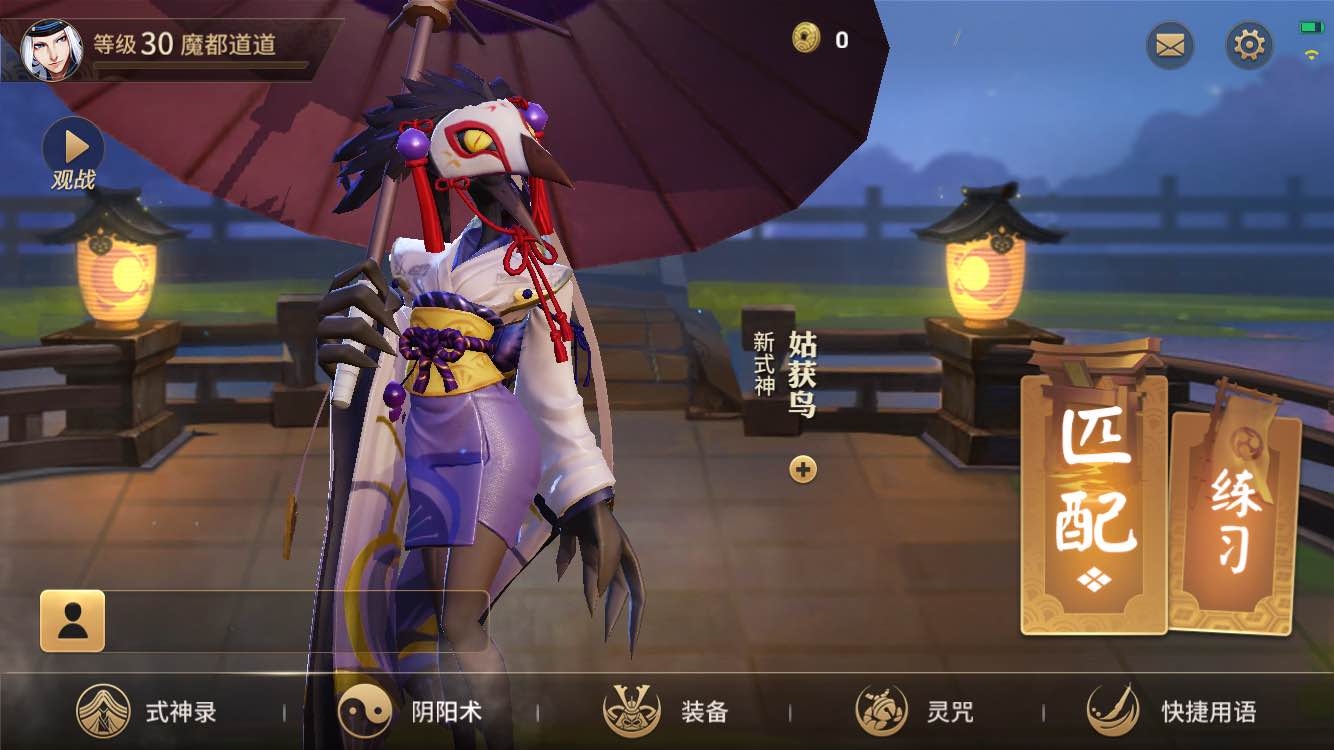
Task: Click the gold coin currency icon
Action: [806, 39]
